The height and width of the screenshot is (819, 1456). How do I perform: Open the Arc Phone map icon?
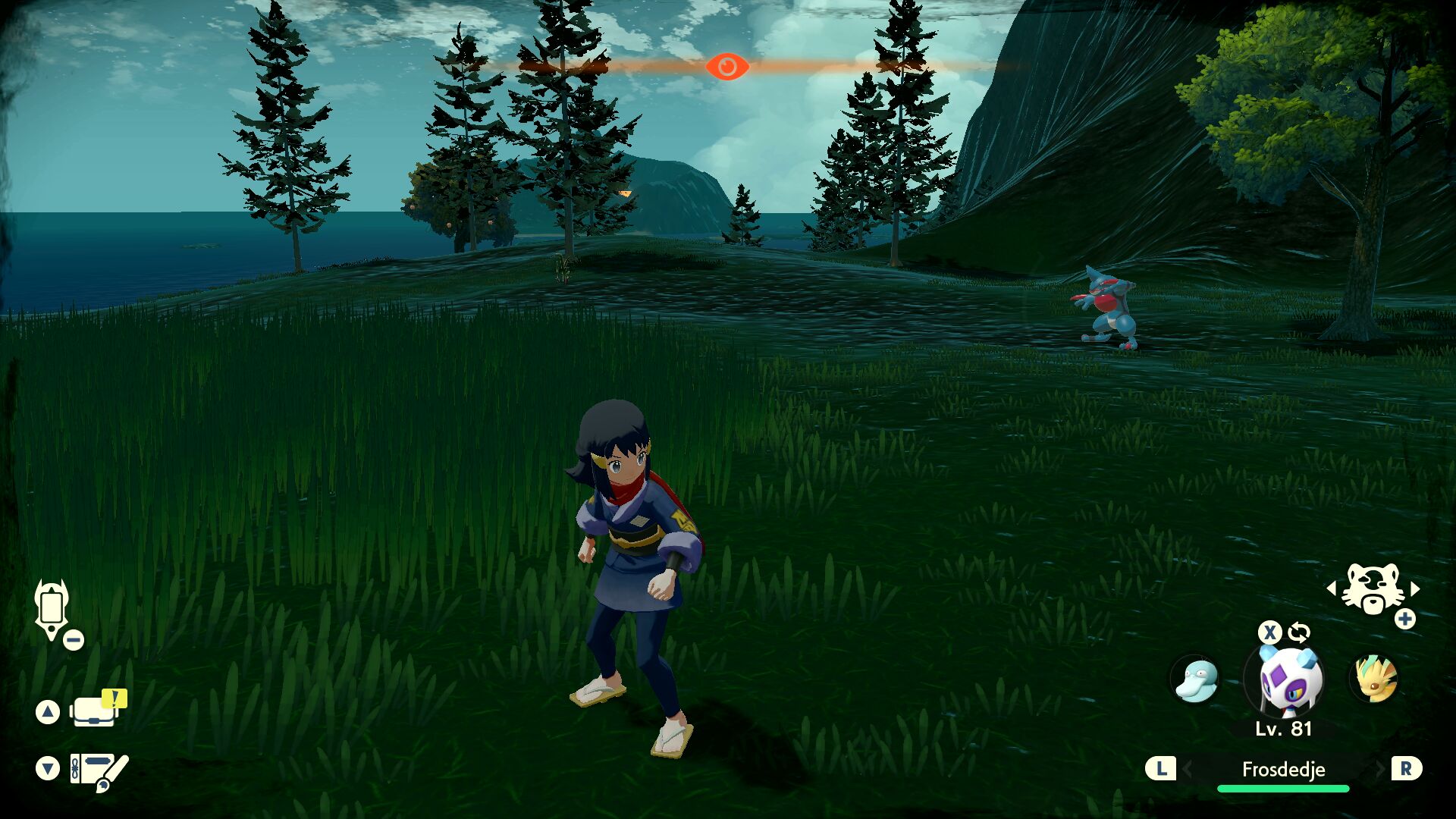[x=52, y=608]
